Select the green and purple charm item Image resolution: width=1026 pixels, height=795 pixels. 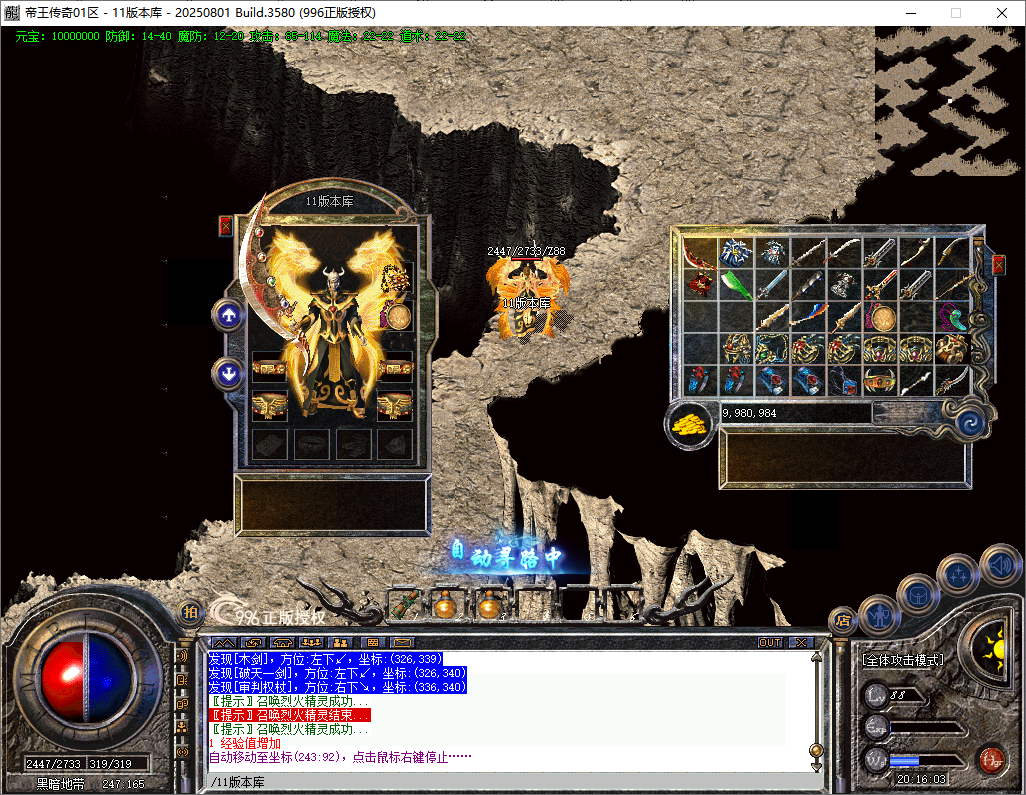click(x=952, y=318)
